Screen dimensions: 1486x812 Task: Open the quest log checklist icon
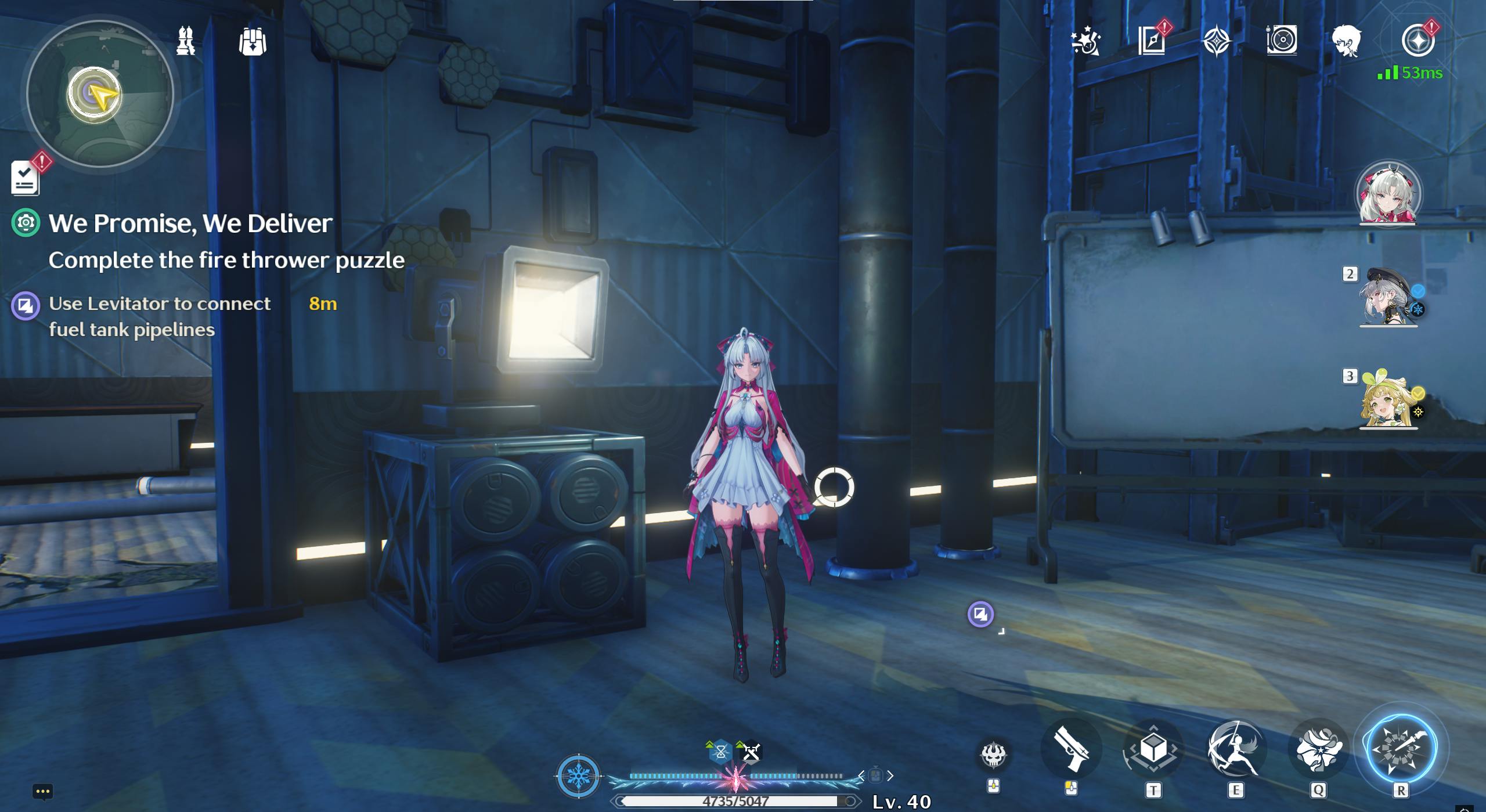tap(26, 178)
